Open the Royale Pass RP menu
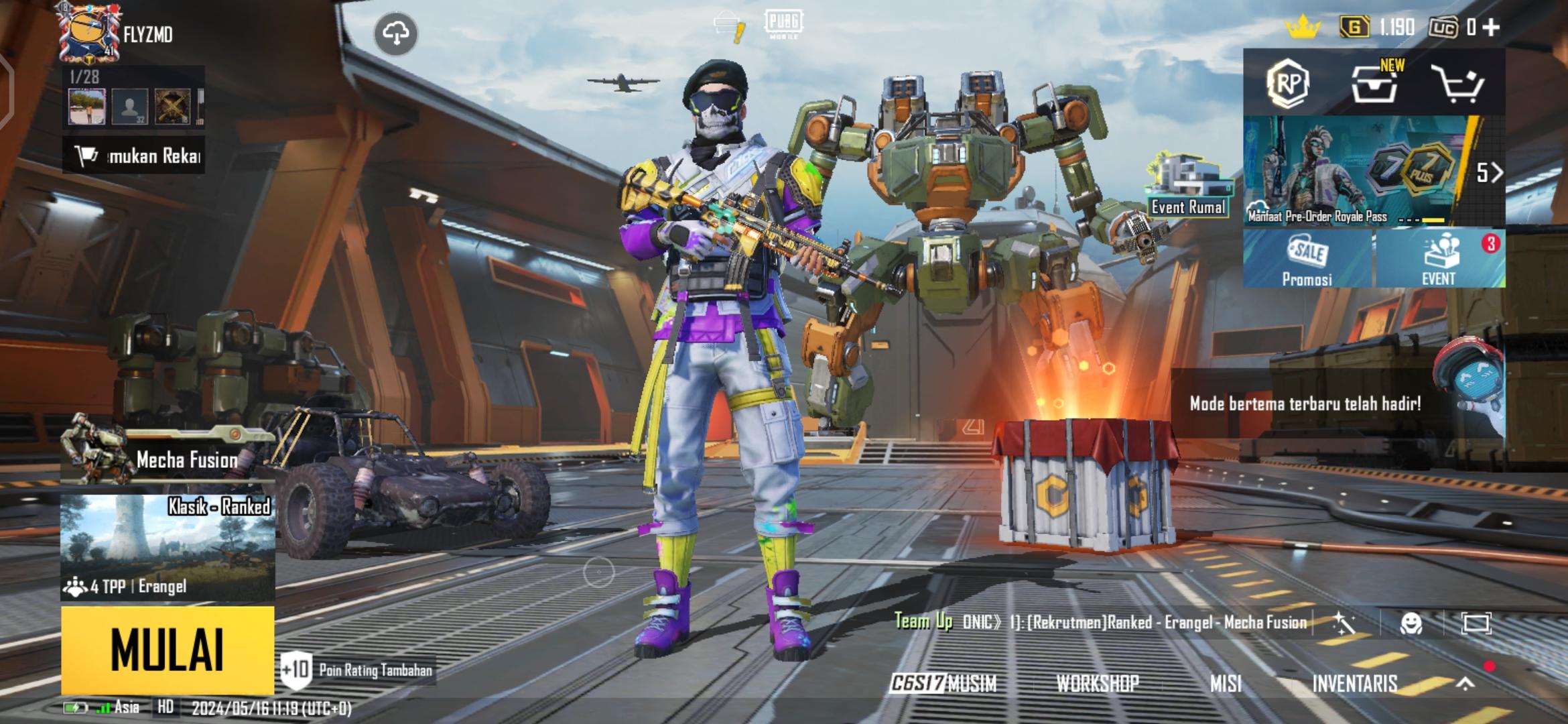Image resolution: width=1568 pixels, height=724 pixels. point(1288,84)
